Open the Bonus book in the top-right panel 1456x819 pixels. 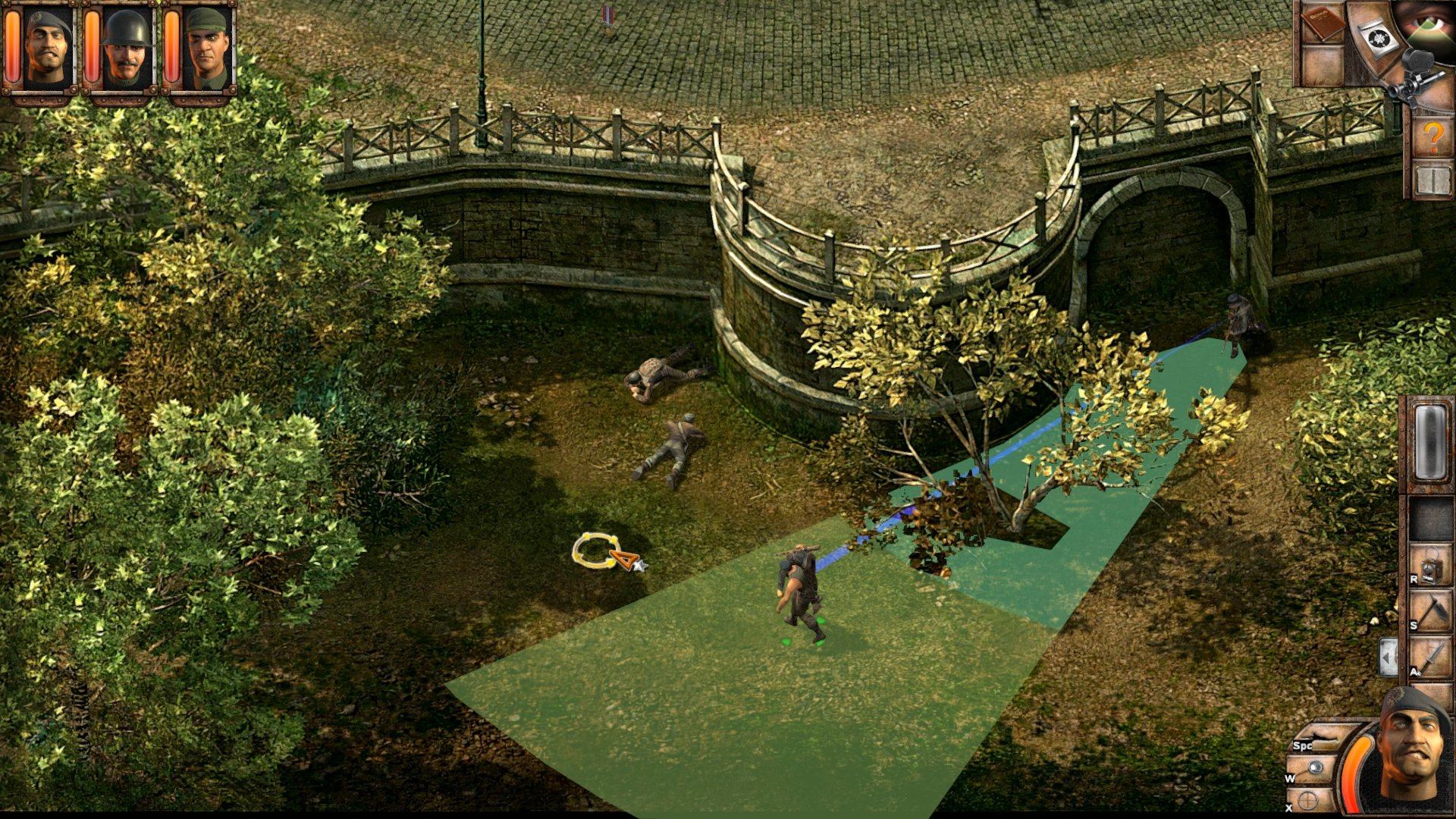(1323, 24)
